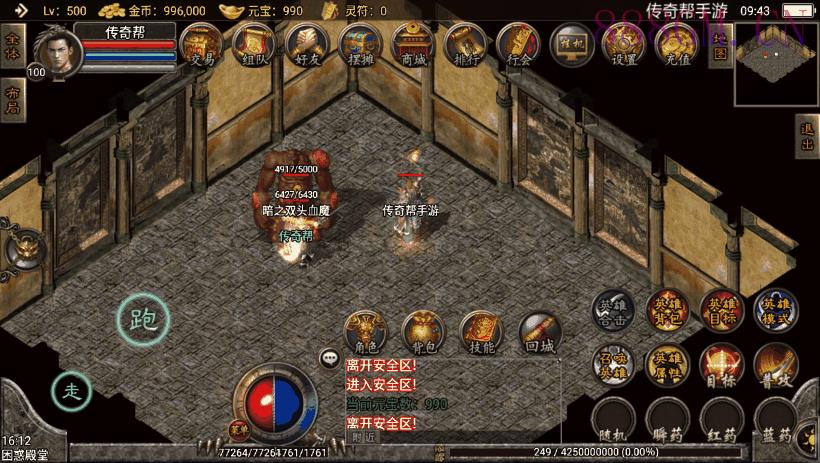Toggle the 跑 run mode button
820x463 pixels.
point(143,319)
